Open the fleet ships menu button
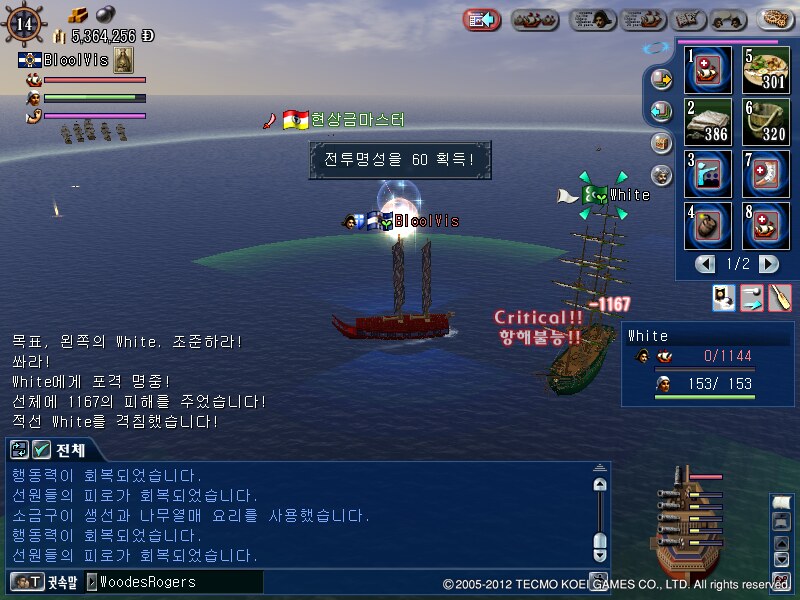The image size is (800, 600). [x=535, y=19]
